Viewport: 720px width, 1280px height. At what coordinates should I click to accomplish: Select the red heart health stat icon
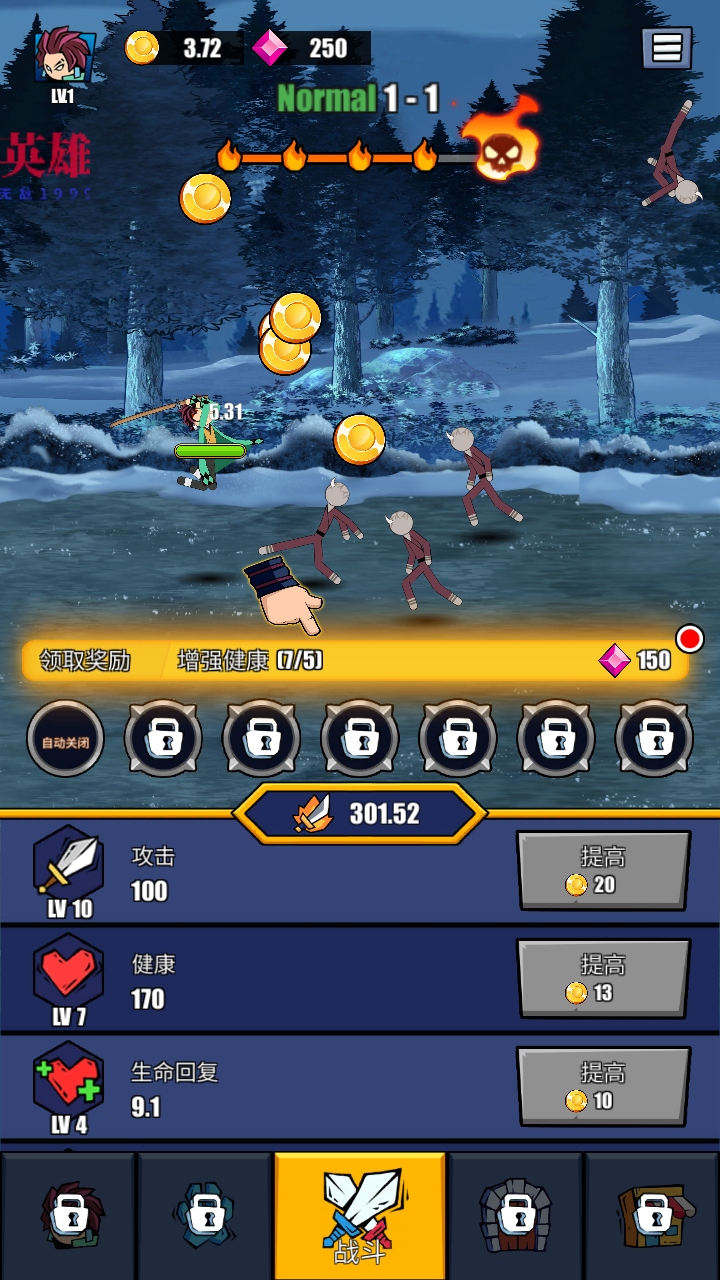[x=68, y=970]
